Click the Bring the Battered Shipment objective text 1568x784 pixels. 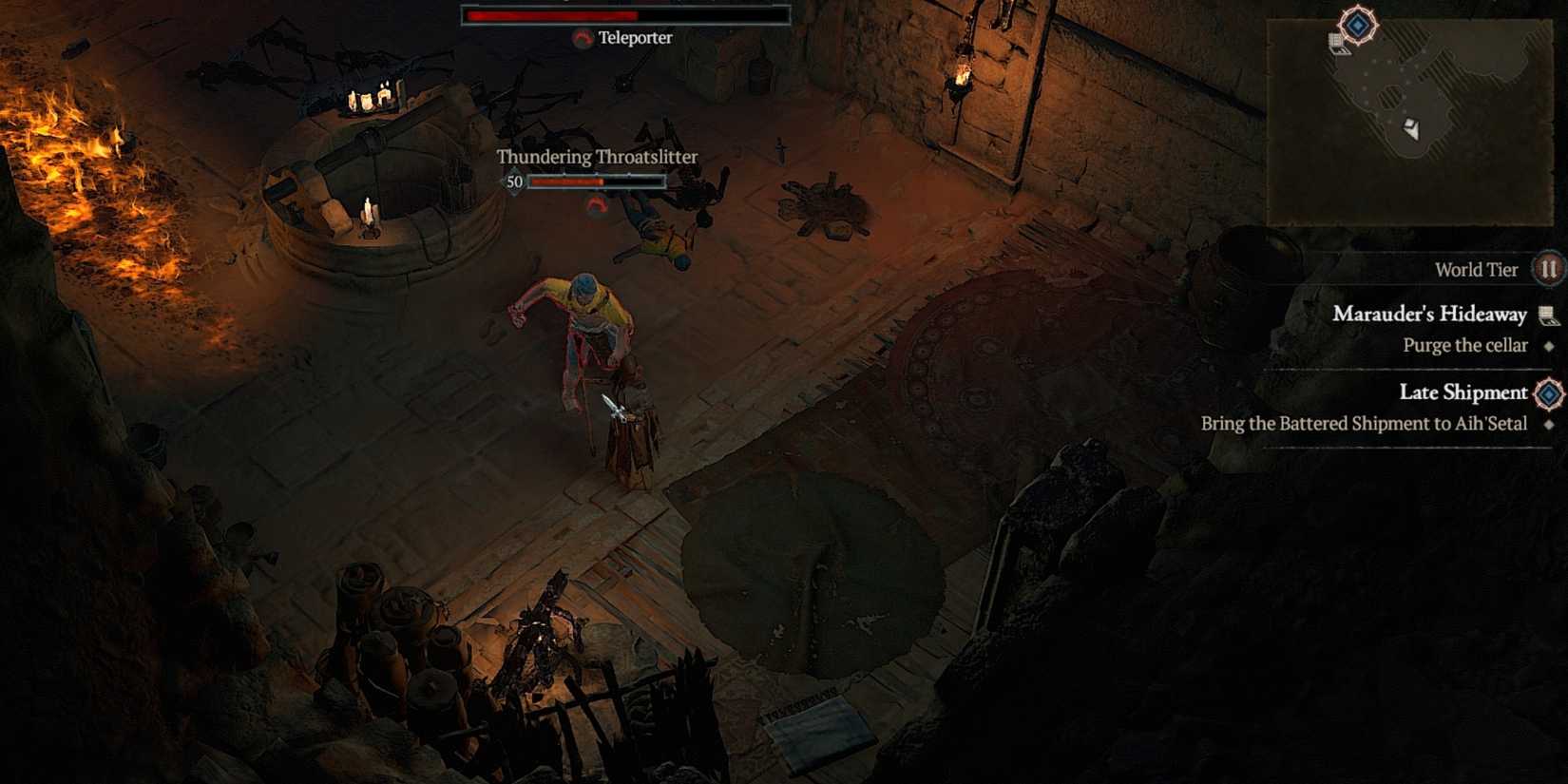(x=1366, y=424)
